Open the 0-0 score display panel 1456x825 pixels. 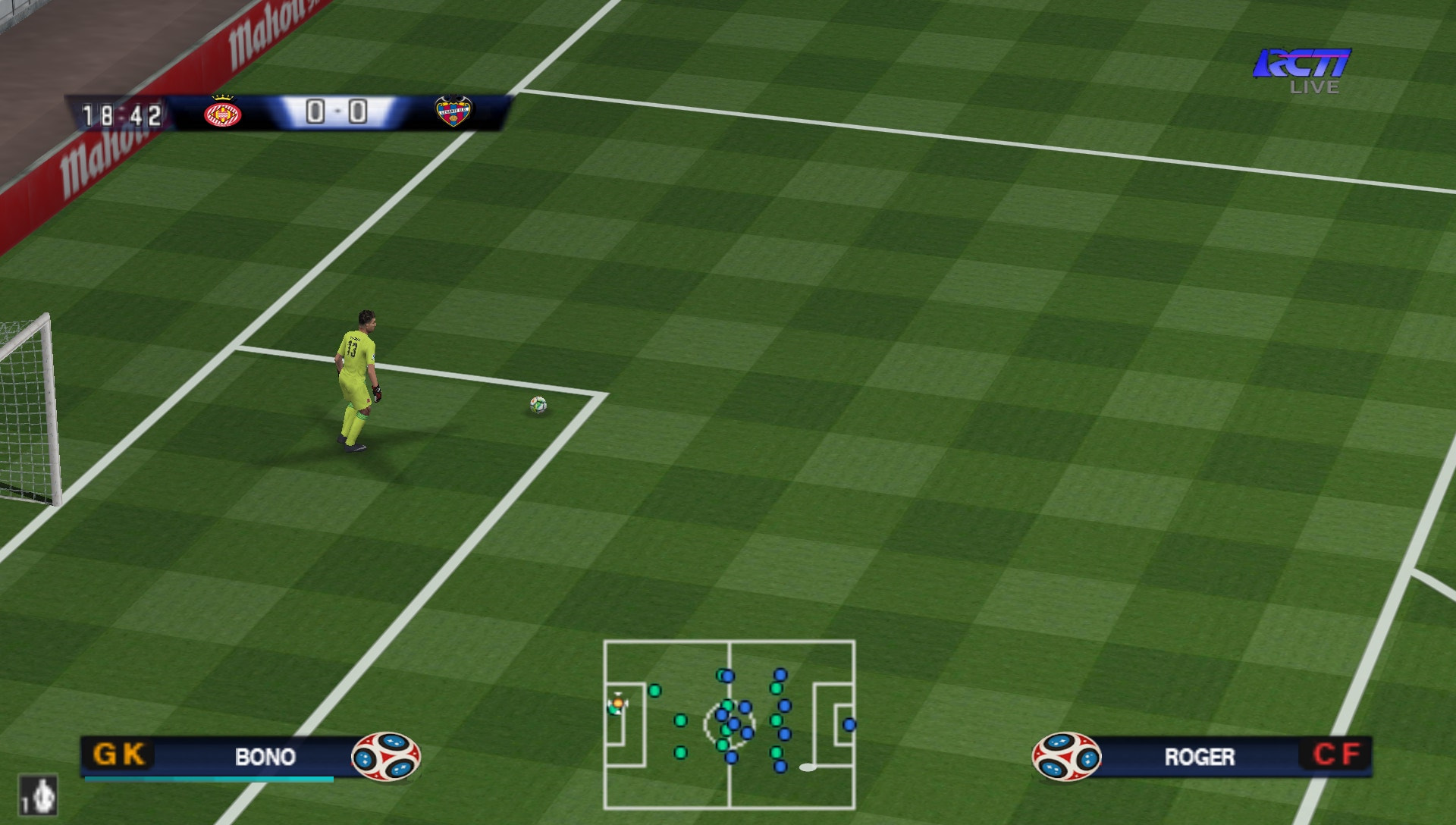pos(336,111)
